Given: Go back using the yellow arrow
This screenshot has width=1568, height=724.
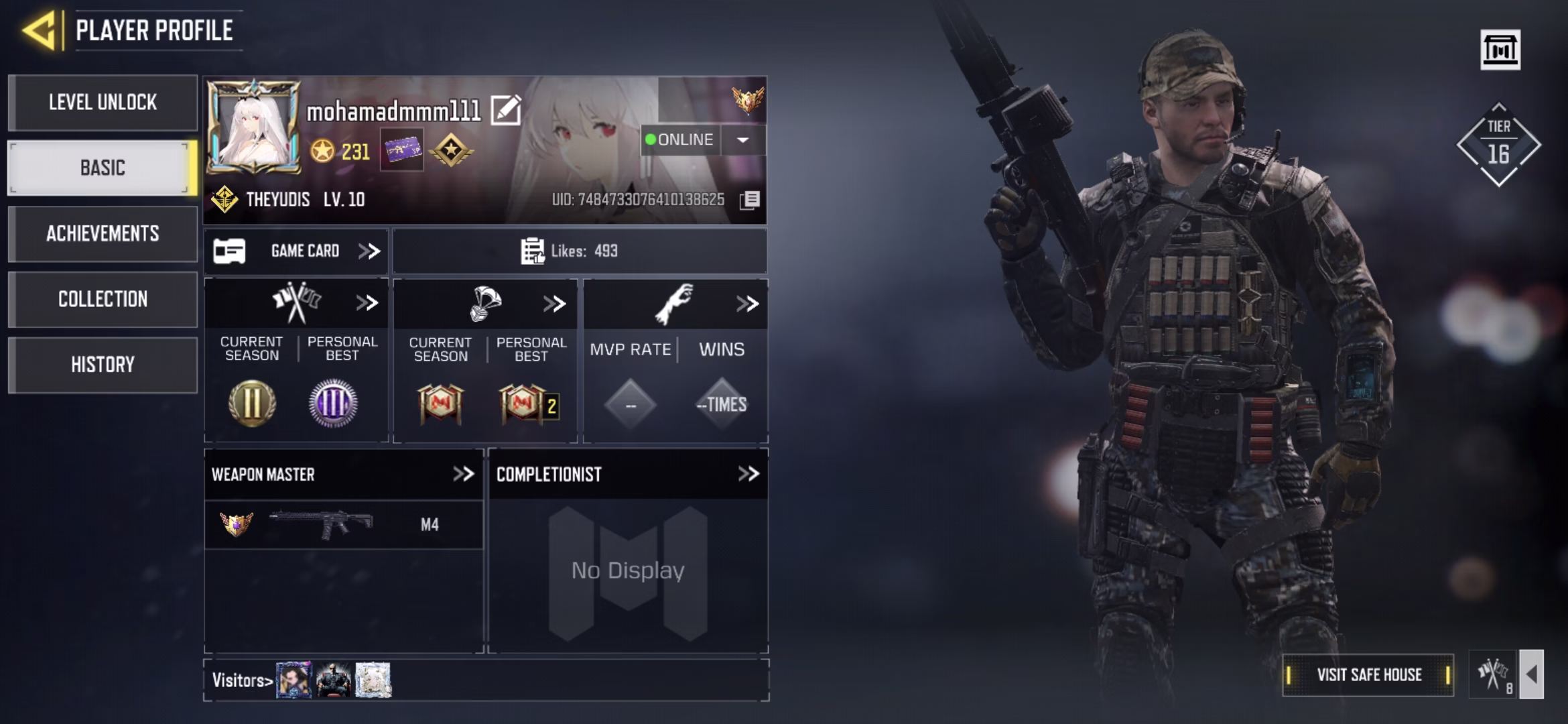Looking at the screenshot, I should pos(39,30).
